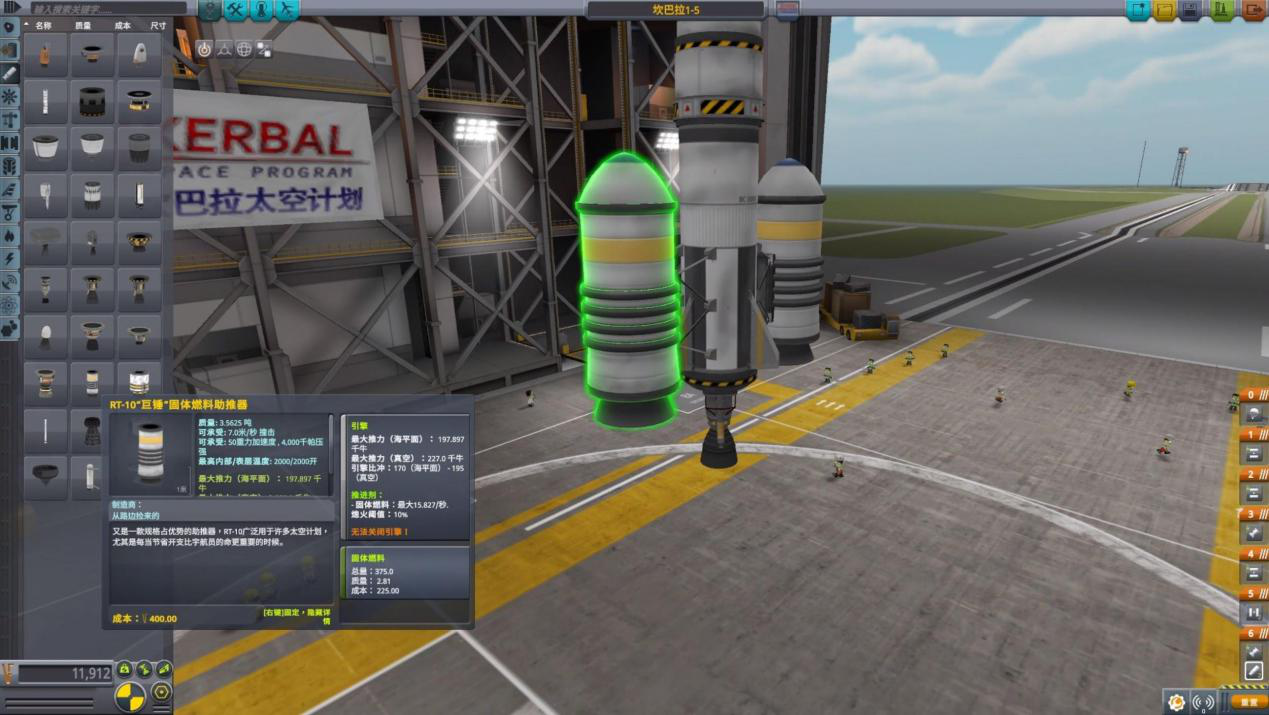Screen dimensions: 1269x715
Task: Exit the editor with the orange button
Action: click(1253, 10)
